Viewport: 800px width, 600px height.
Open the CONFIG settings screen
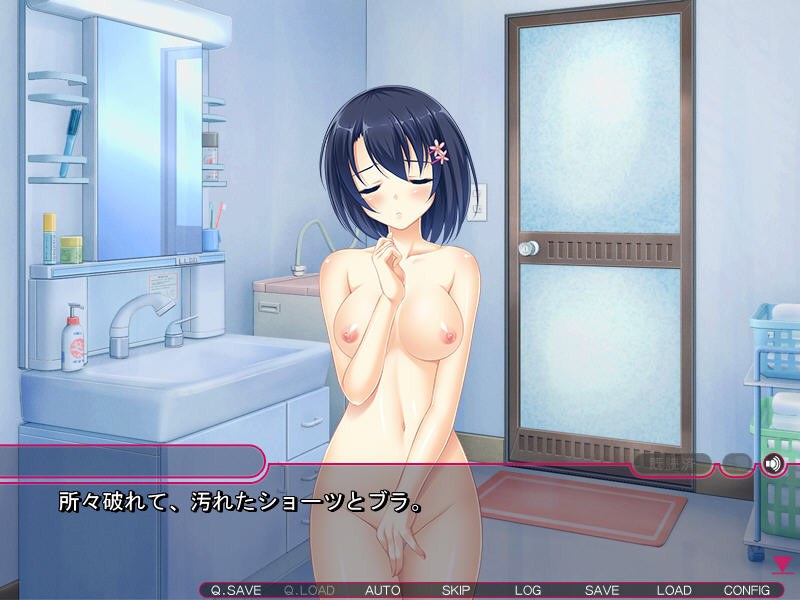(x=747, y=590)
